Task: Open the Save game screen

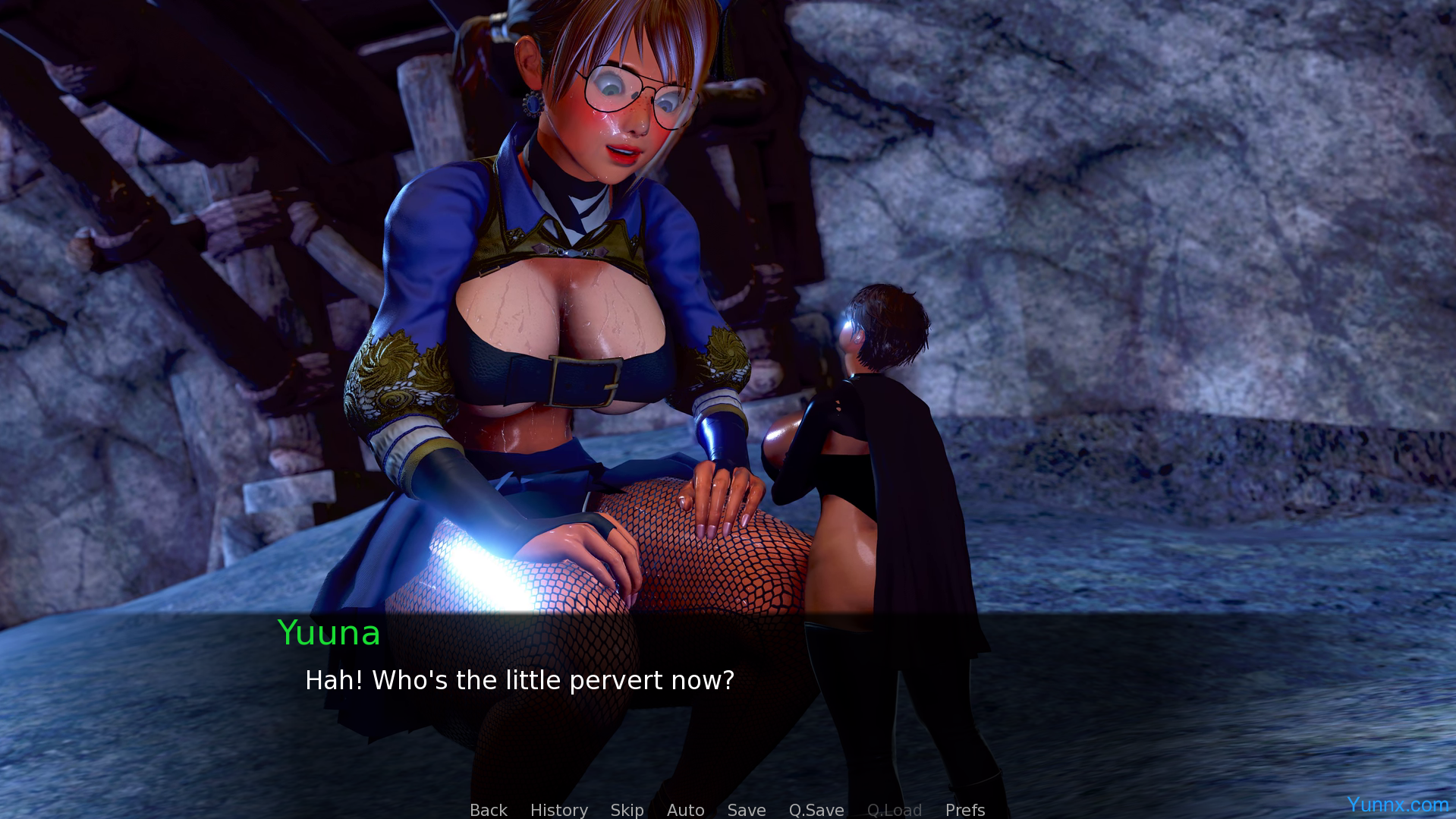Action: coord(746,810)
